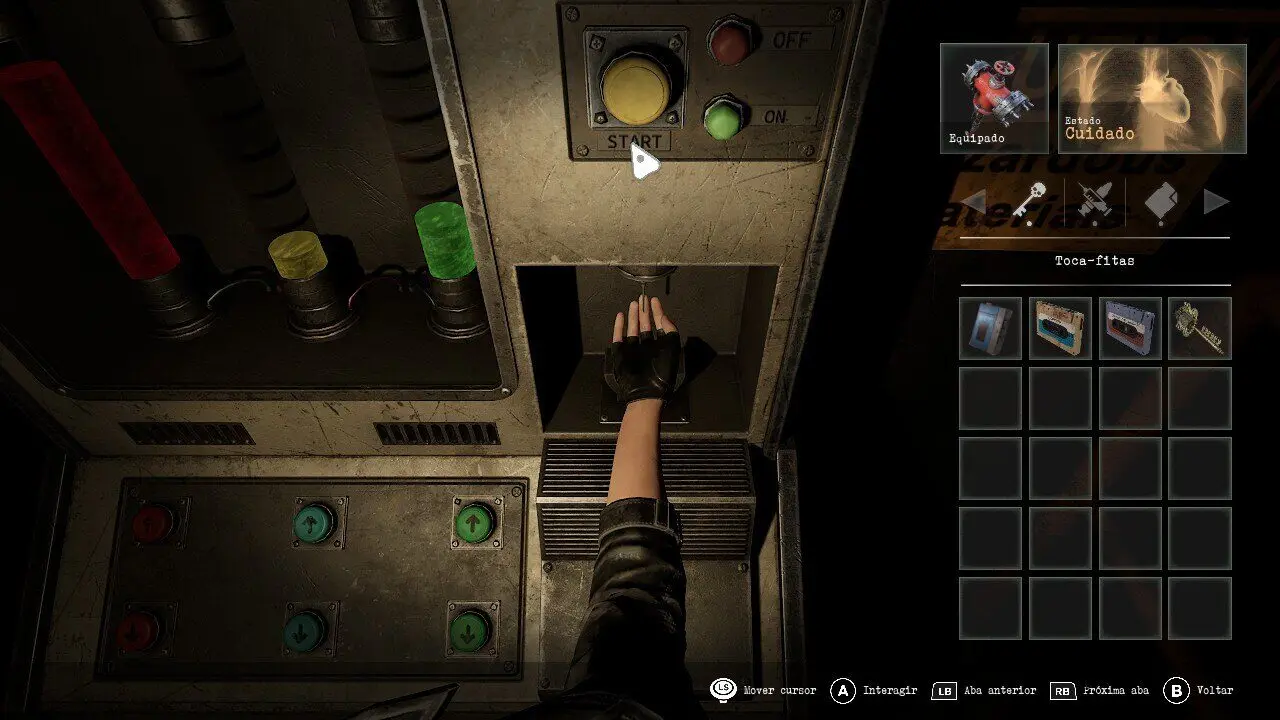Pick the ornate golden key item
Screen dimensions: 1280x720
coord(1200,328)
